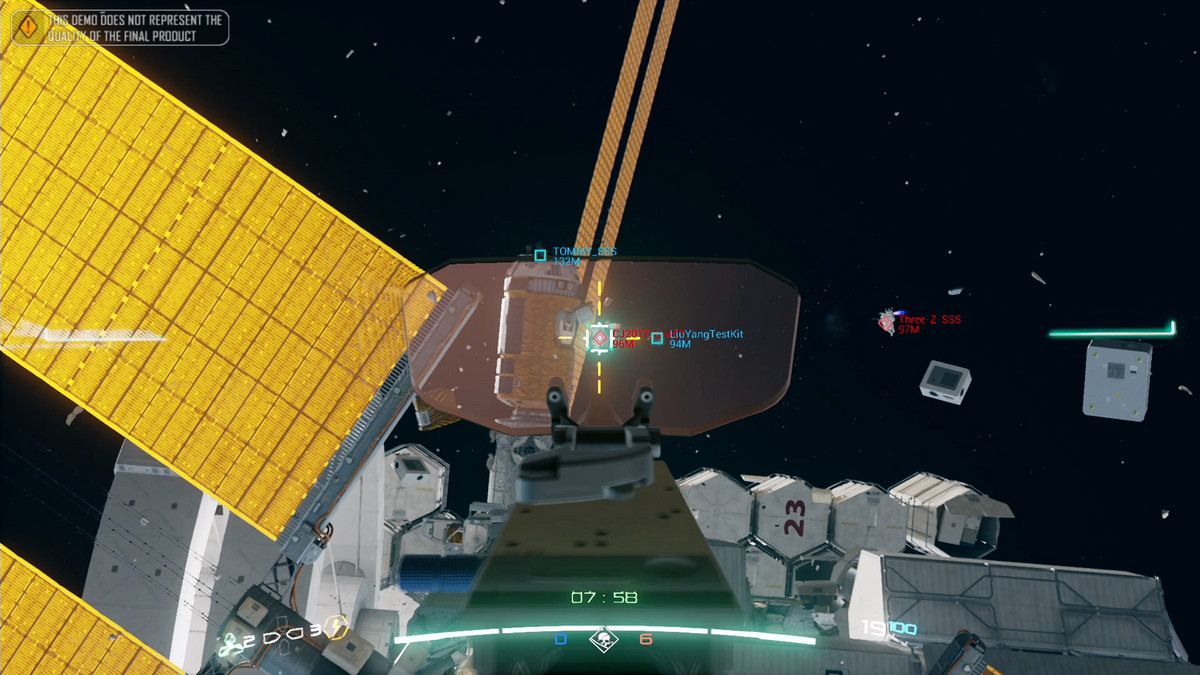Click the demo warning triangle icon
The image size is (1200, 675).
[29, 27]
